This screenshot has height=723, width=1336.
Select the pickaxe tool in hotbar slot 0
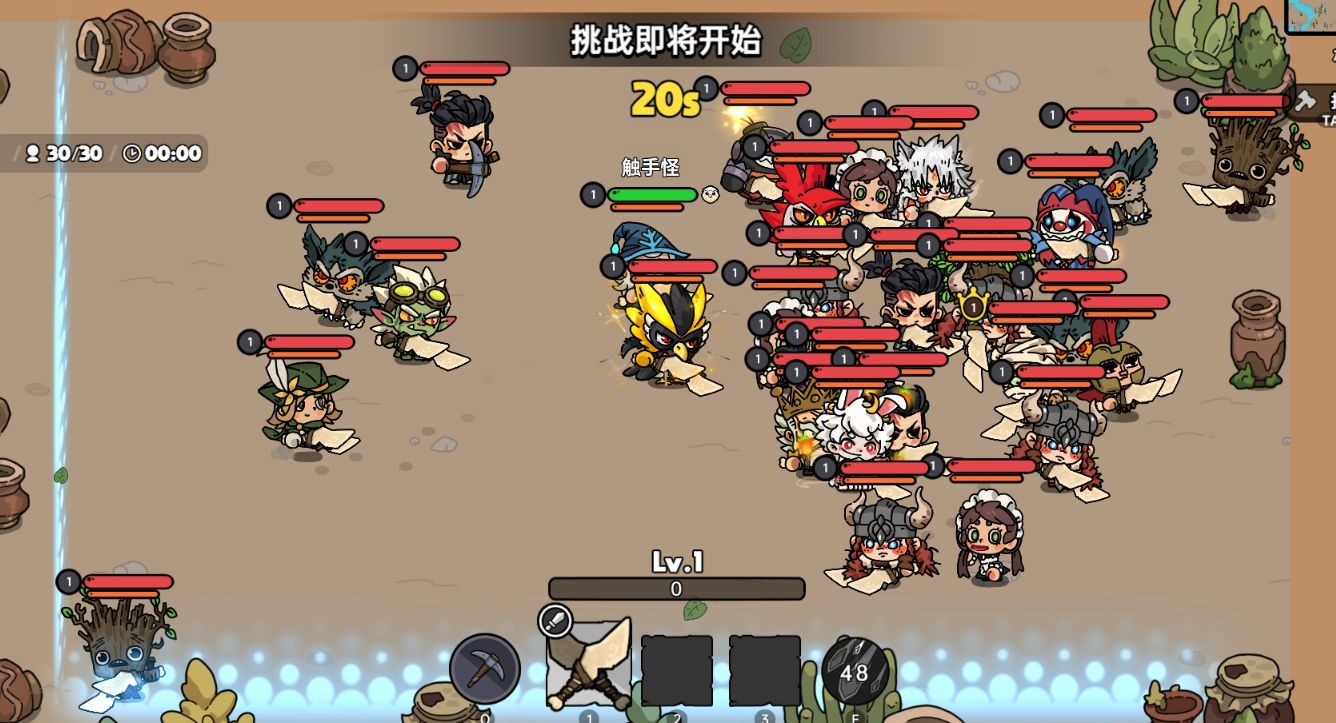[486, 670]
